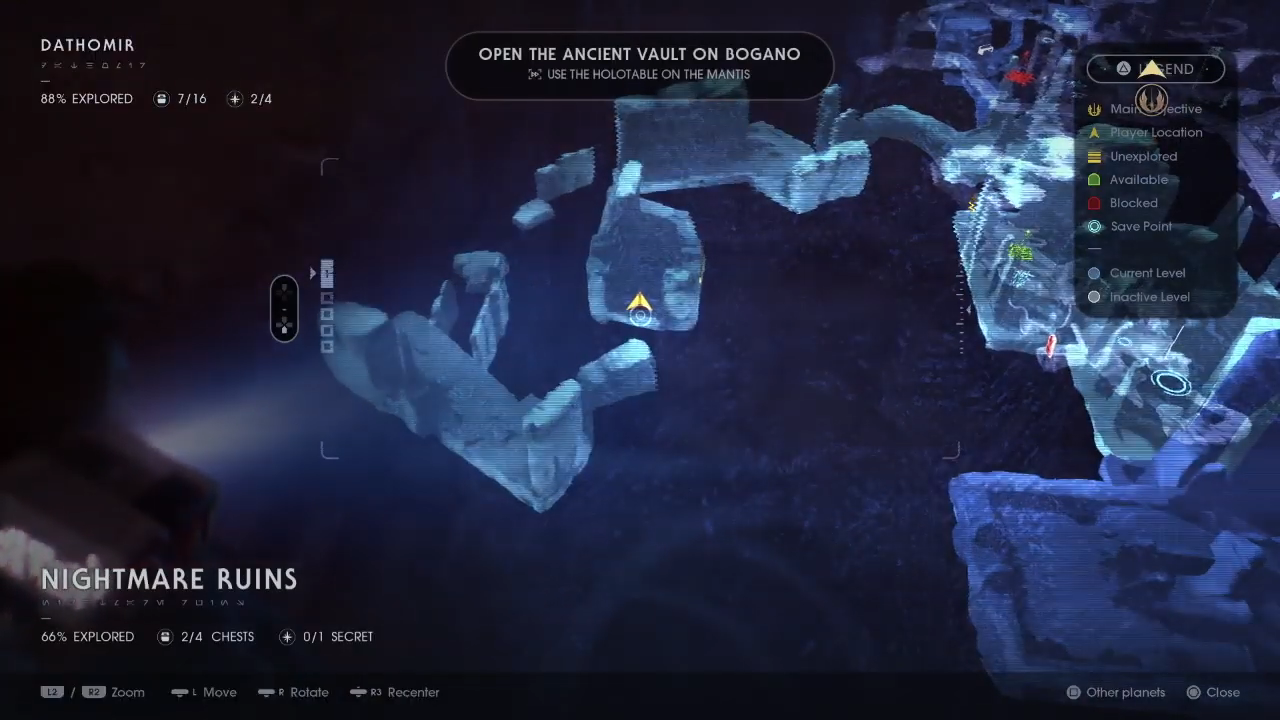The image size is (1280, 720).
Task: Enable the green Available passage marker
Action: click(1094, 179)
